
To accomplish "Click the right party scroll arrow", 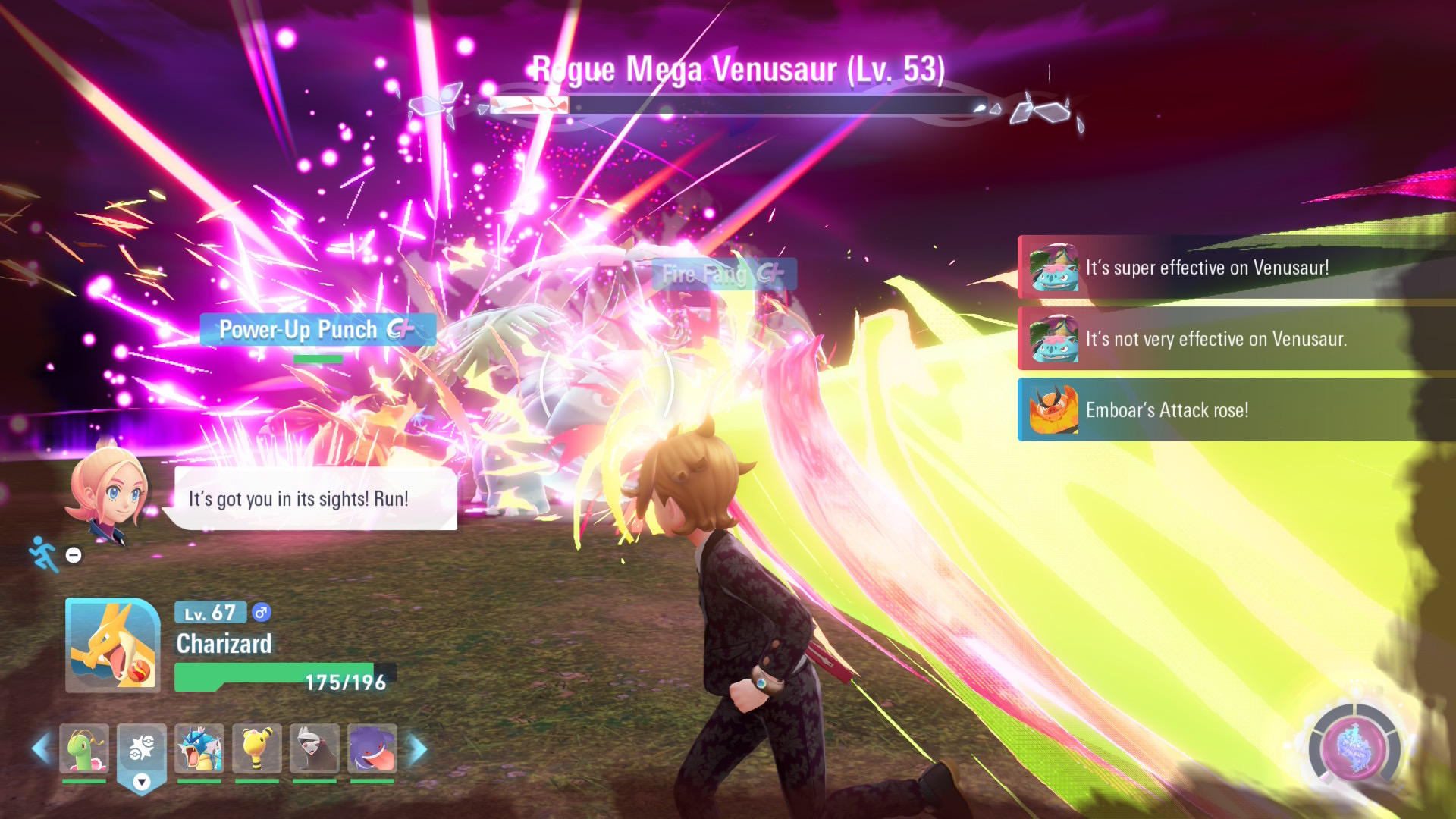I will (418, 748).
